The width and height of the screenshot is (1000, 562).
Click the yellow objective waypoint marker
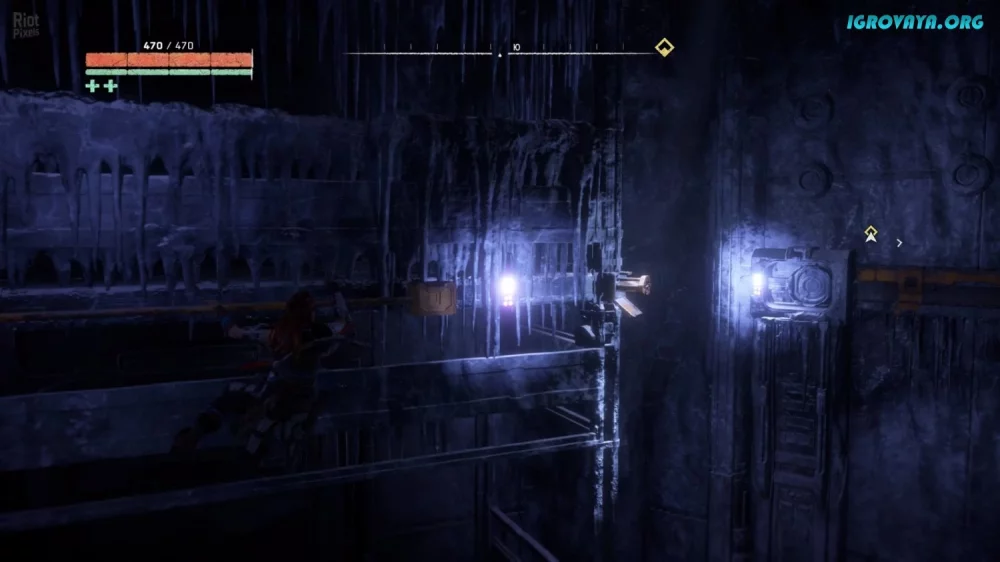871,234
